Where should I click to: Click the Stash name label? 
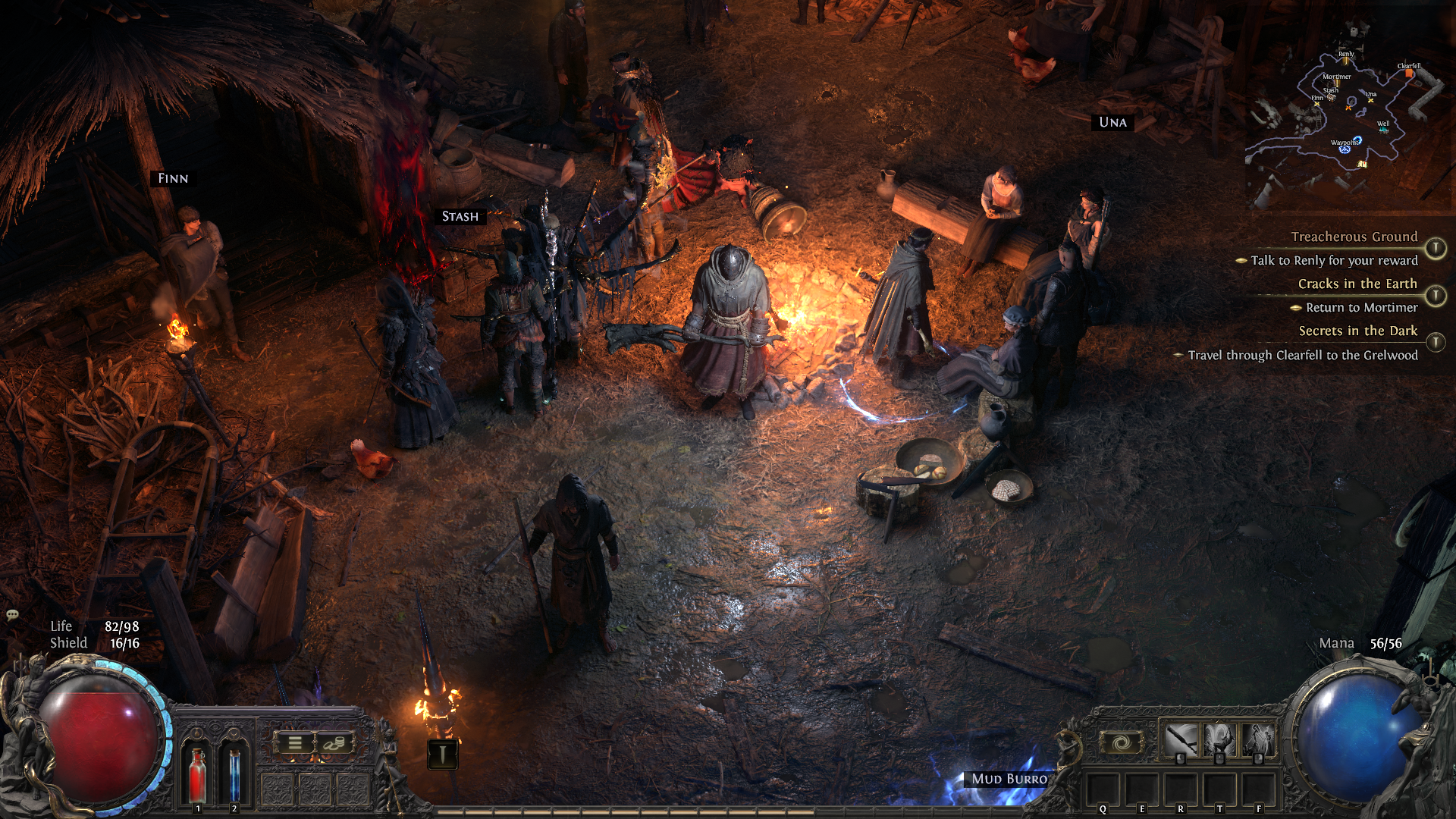(x=460, y=217)
